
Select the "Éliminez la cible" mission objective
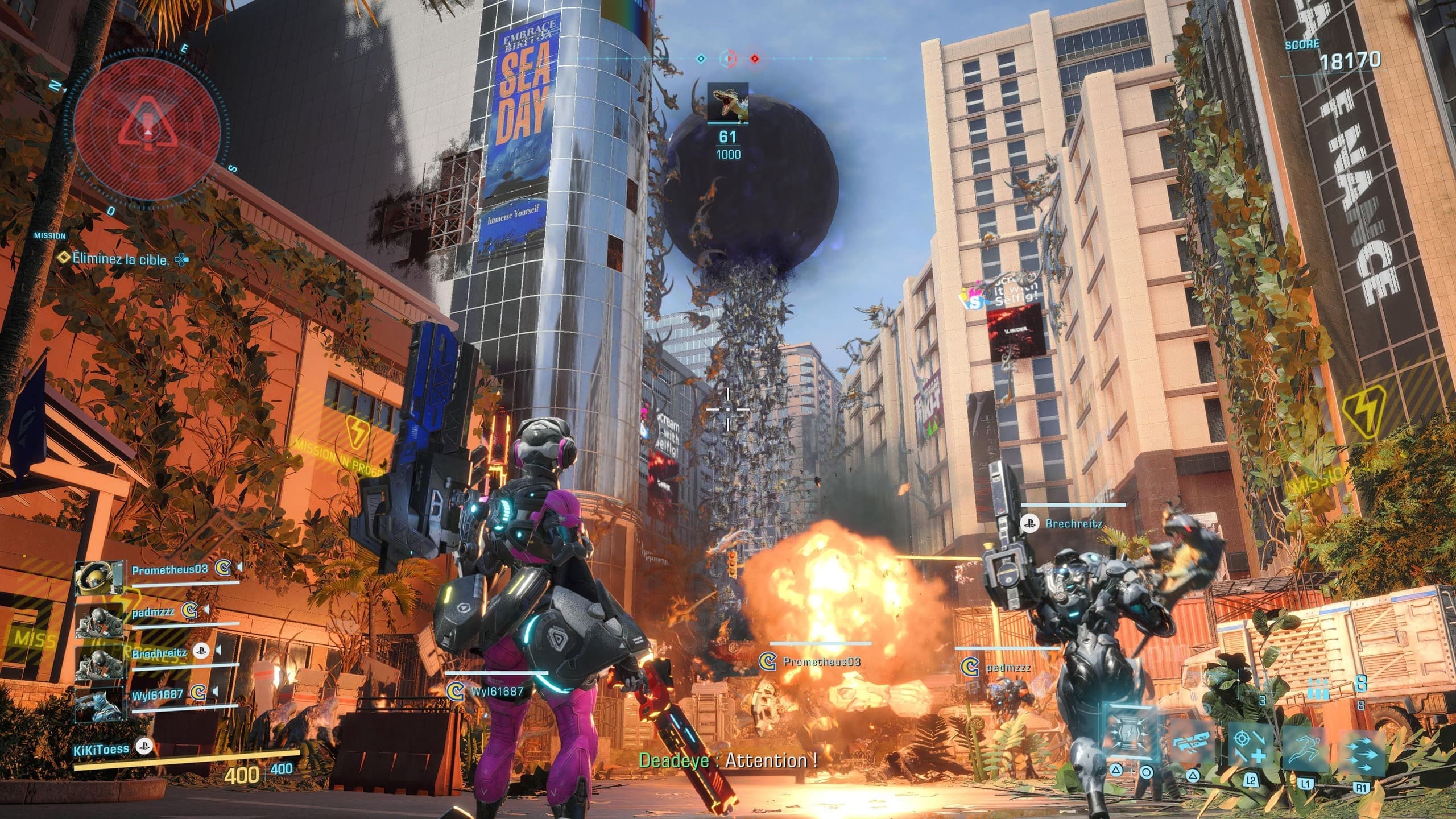[x=121, y=260]
